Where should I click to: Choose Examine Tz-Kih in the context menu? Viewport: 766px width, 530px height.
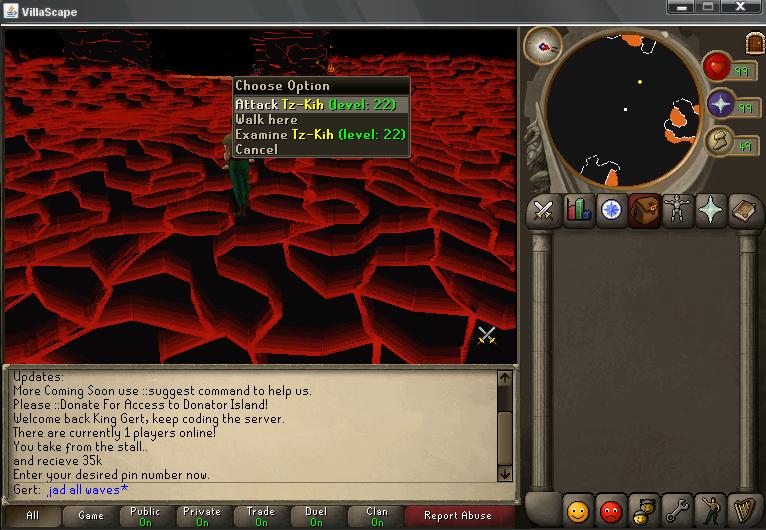point(320,134)
